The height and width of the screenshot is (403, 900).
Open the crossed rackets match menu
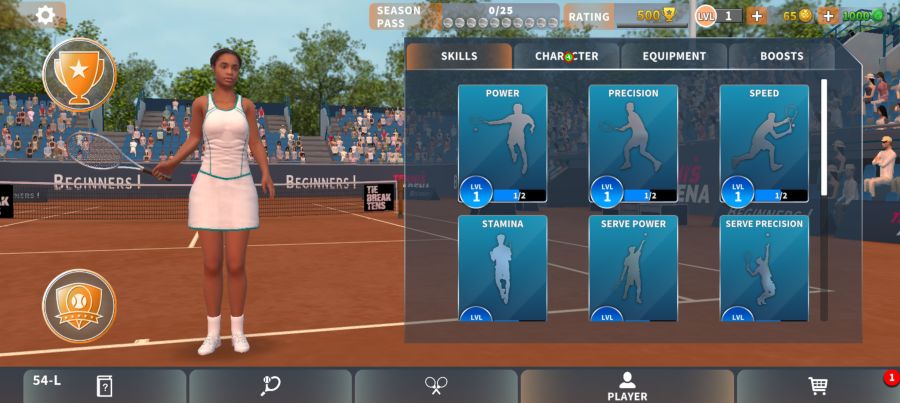(436, 386)
